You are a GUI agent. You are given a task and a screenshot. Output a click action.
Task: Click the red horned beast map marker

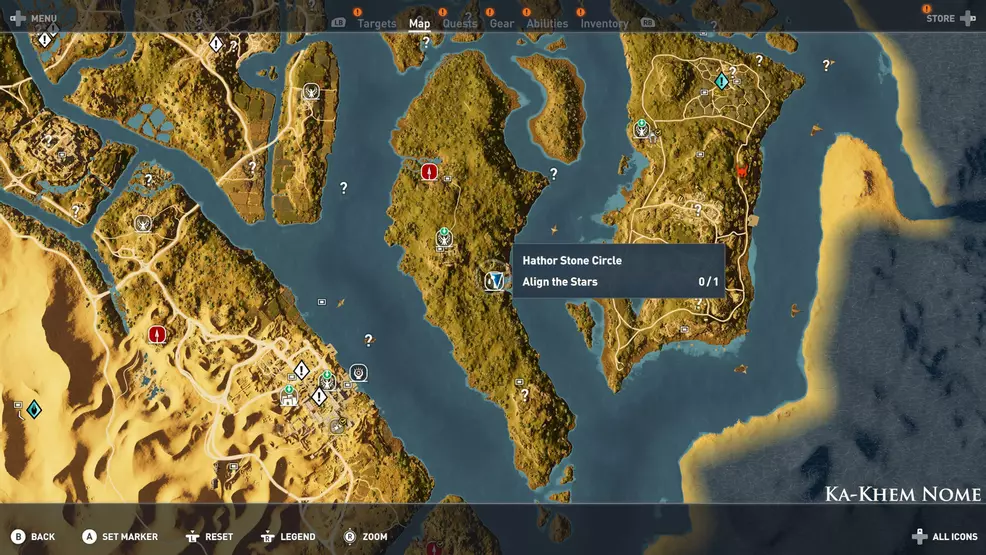point(741,171)
